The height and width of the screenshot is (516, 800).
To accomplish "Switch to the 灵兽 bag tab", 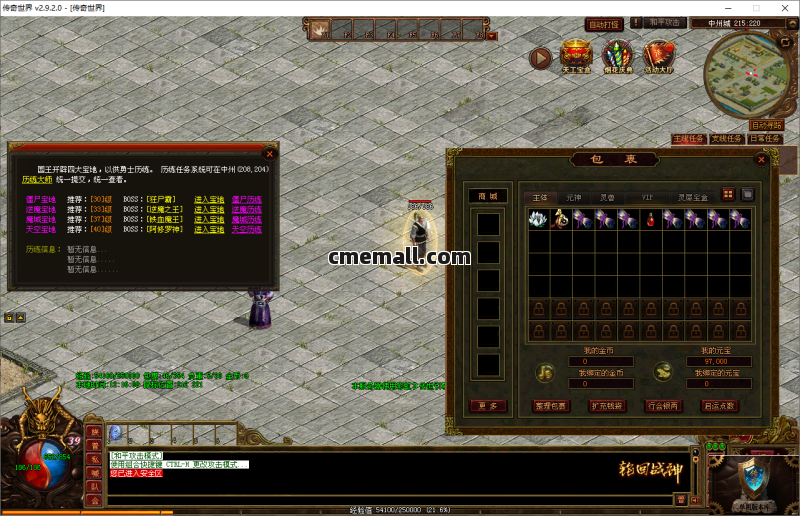I will (x=606, y=198).
